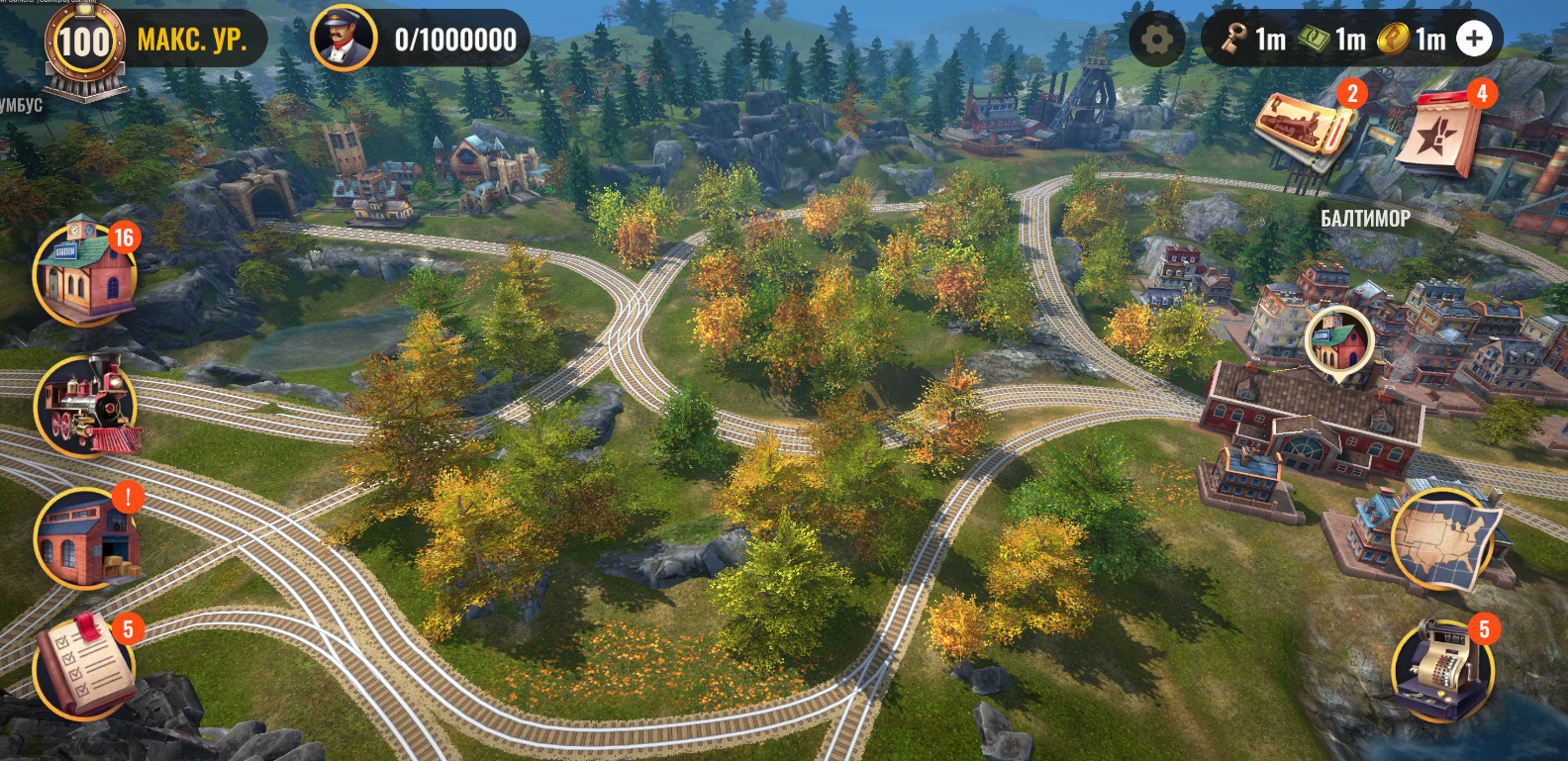1568x761 pixels.
Task: Click the conductor portrait avatar
Action: click(343, 40)
